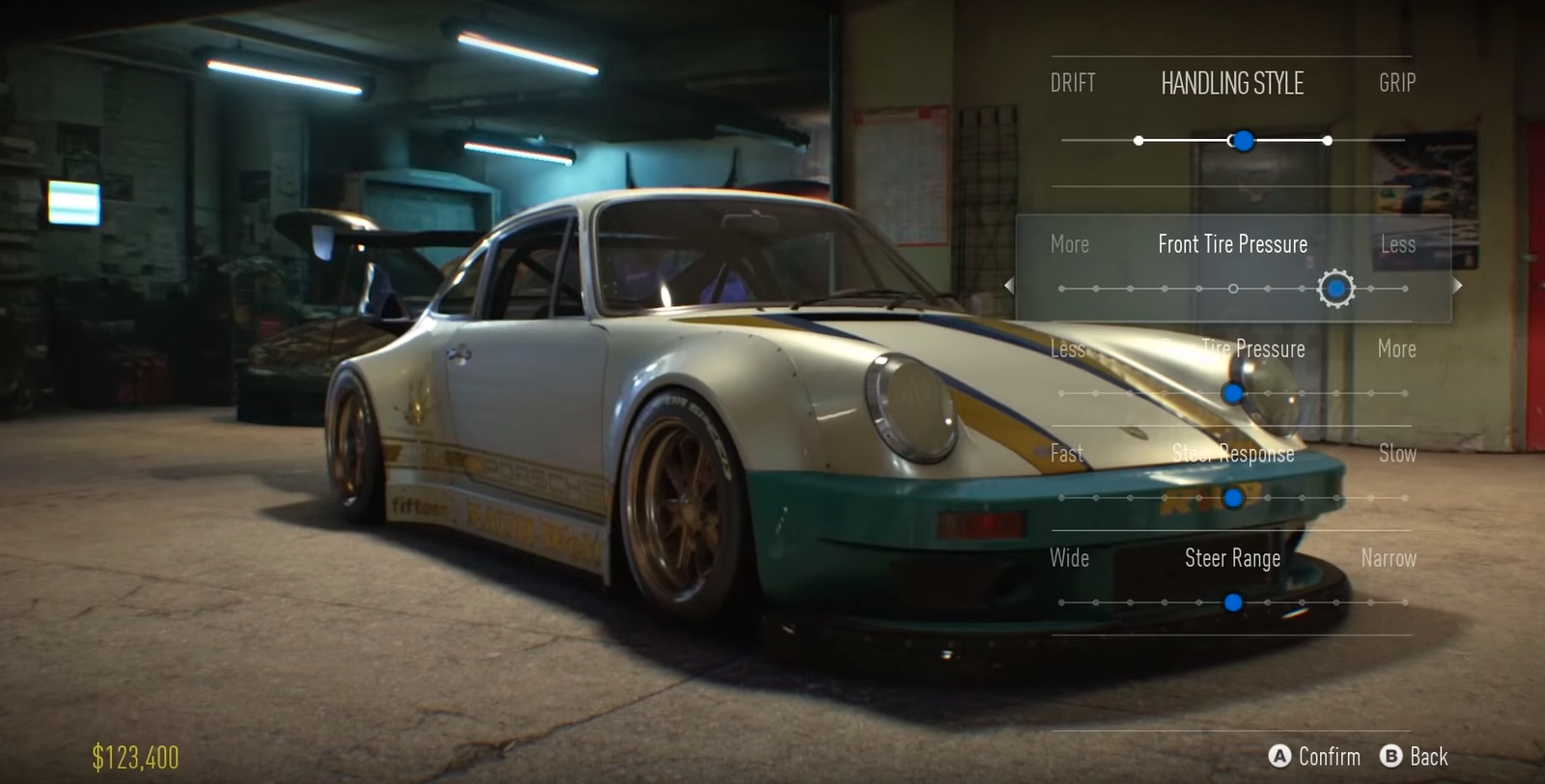1545x784 pixels.
Task: Select Drift handling style
Action: coord(1075,83)
